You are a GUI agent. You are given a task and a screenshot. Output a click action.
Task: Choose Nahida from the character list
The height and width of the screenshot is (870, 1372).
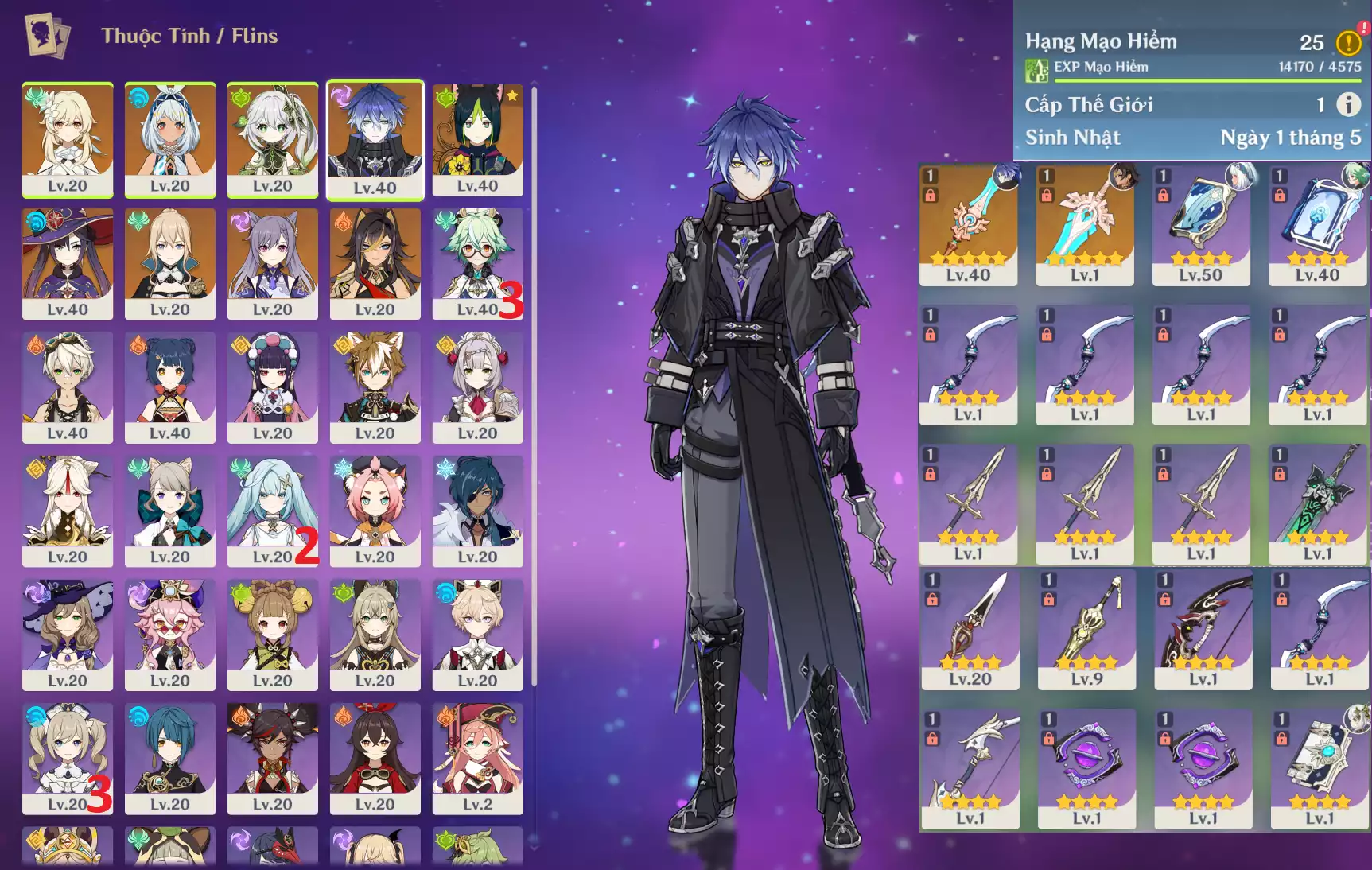[x=272, y=139]
